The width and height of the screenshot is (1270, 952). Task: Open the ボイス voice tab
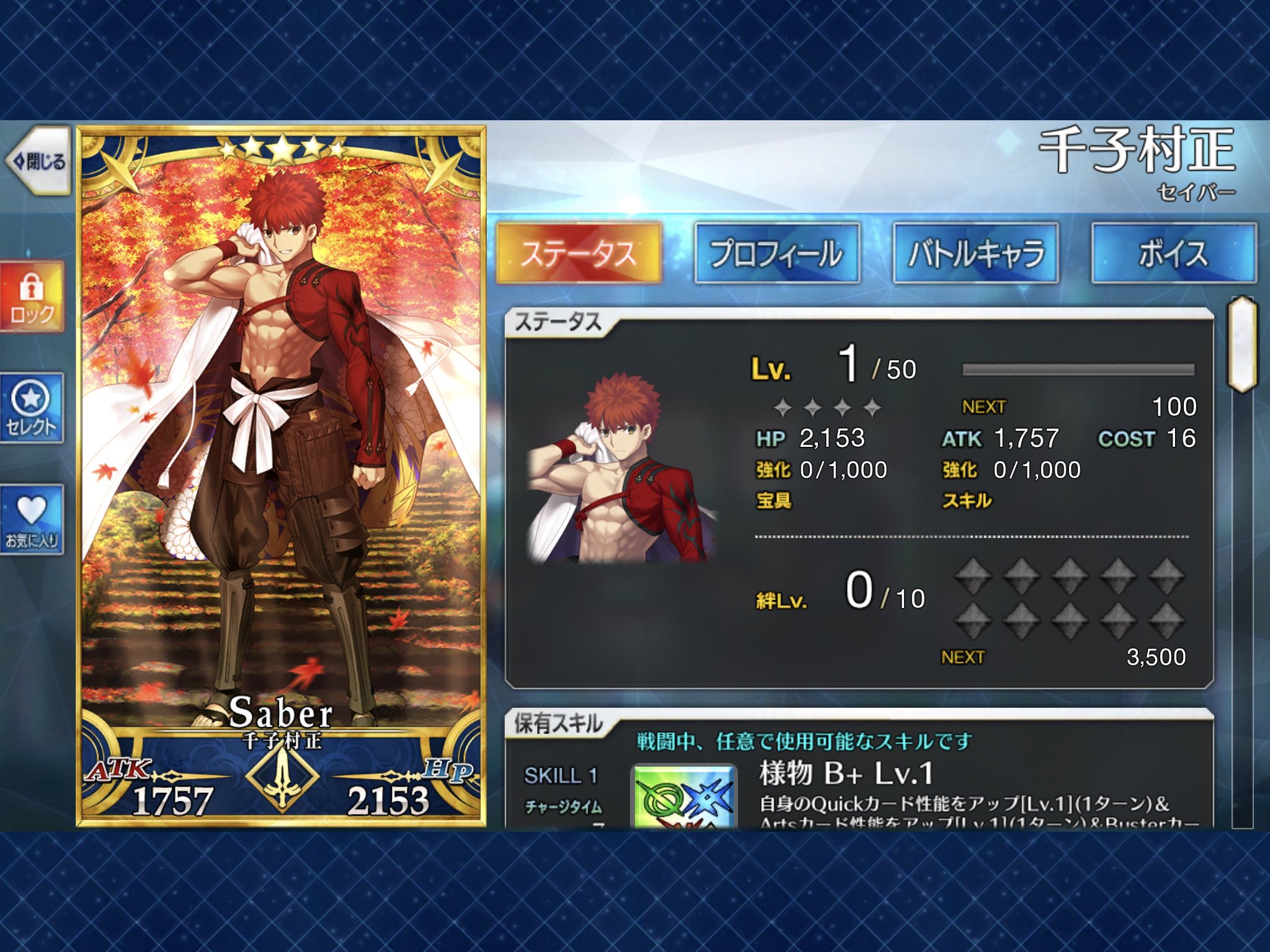click(1174, 253)
